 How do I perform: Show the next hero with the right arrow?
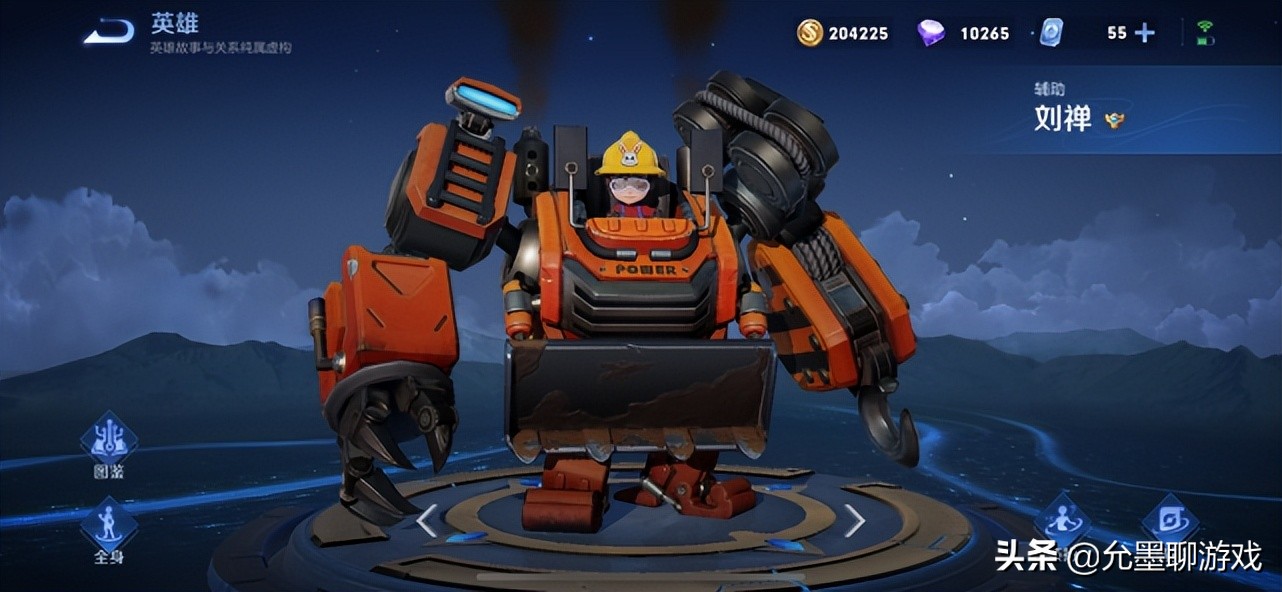pyautogui.click(x=854, y=520)
